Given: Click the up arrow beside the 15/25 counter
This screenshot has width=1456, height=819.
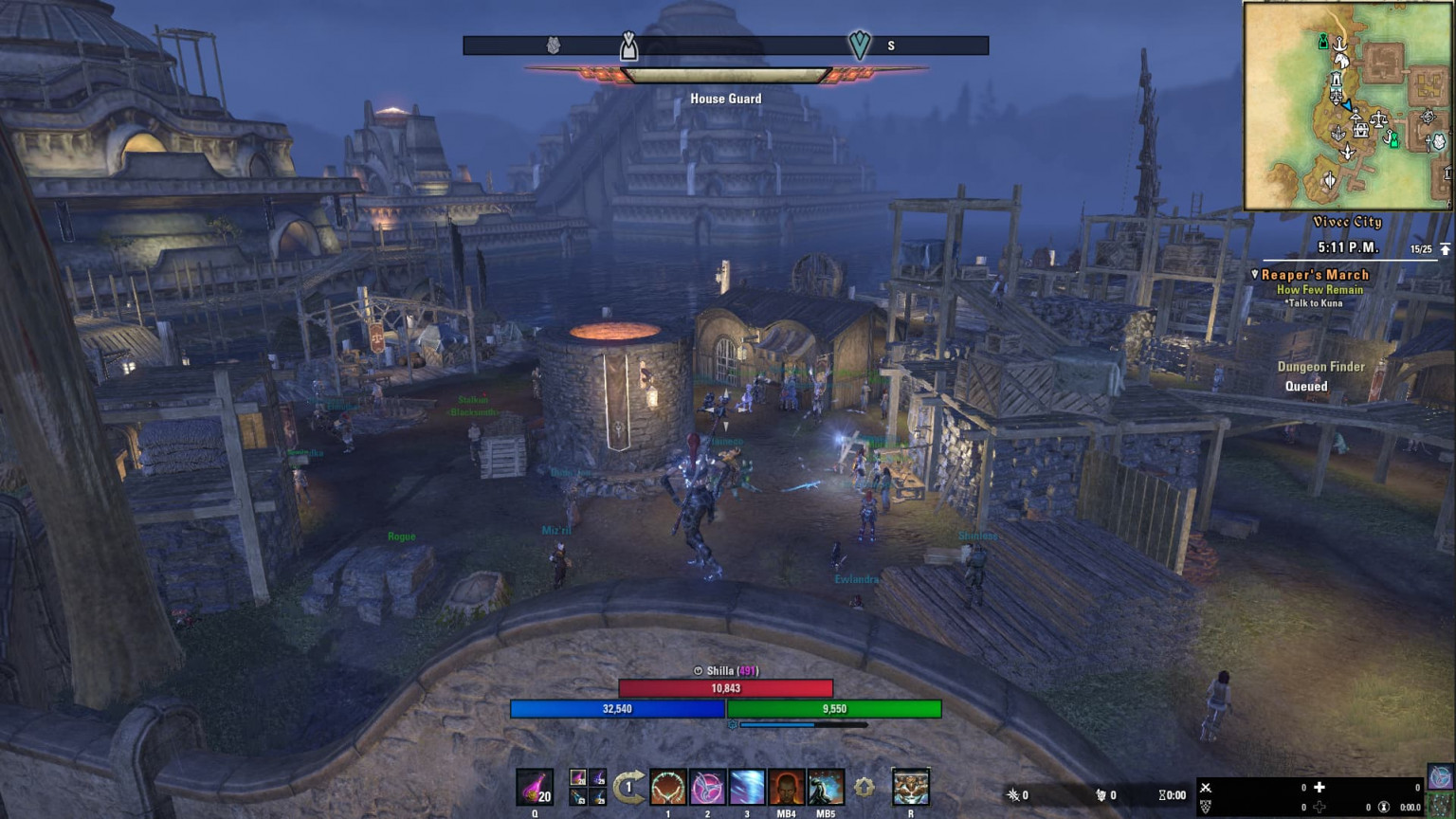Looking at the screenshot, I should (1445, 249).
